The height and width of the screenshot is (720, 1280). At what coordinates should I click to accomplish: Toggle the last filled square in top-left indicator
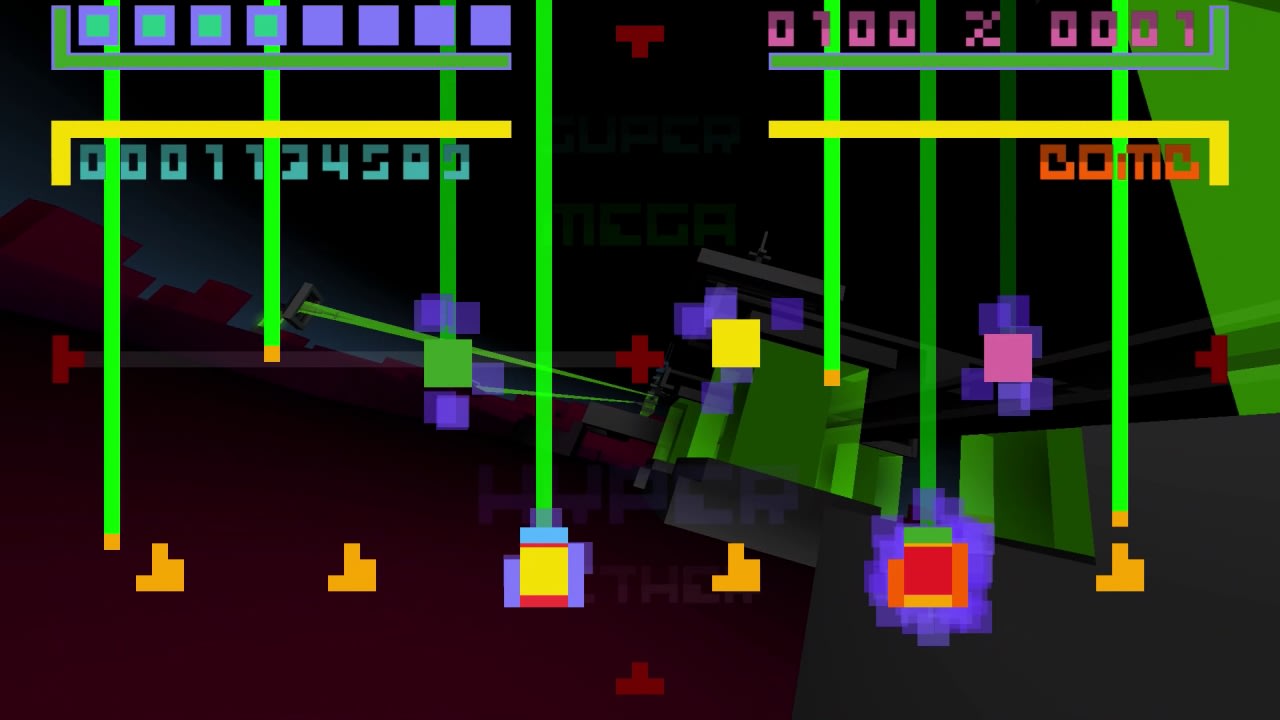tap(265, 25)
